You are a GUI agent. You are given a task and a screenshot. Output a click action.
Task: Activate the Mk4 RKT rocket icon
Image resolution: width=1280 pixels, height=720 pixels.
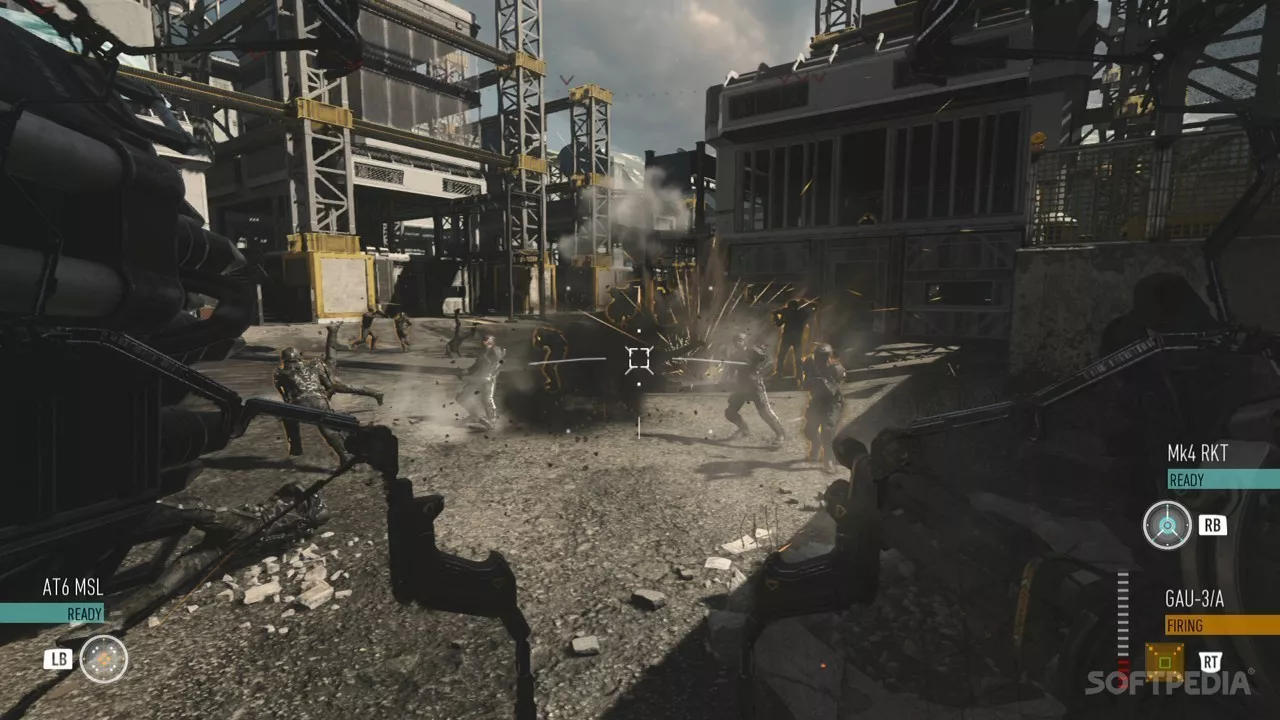coord(1167,525)
